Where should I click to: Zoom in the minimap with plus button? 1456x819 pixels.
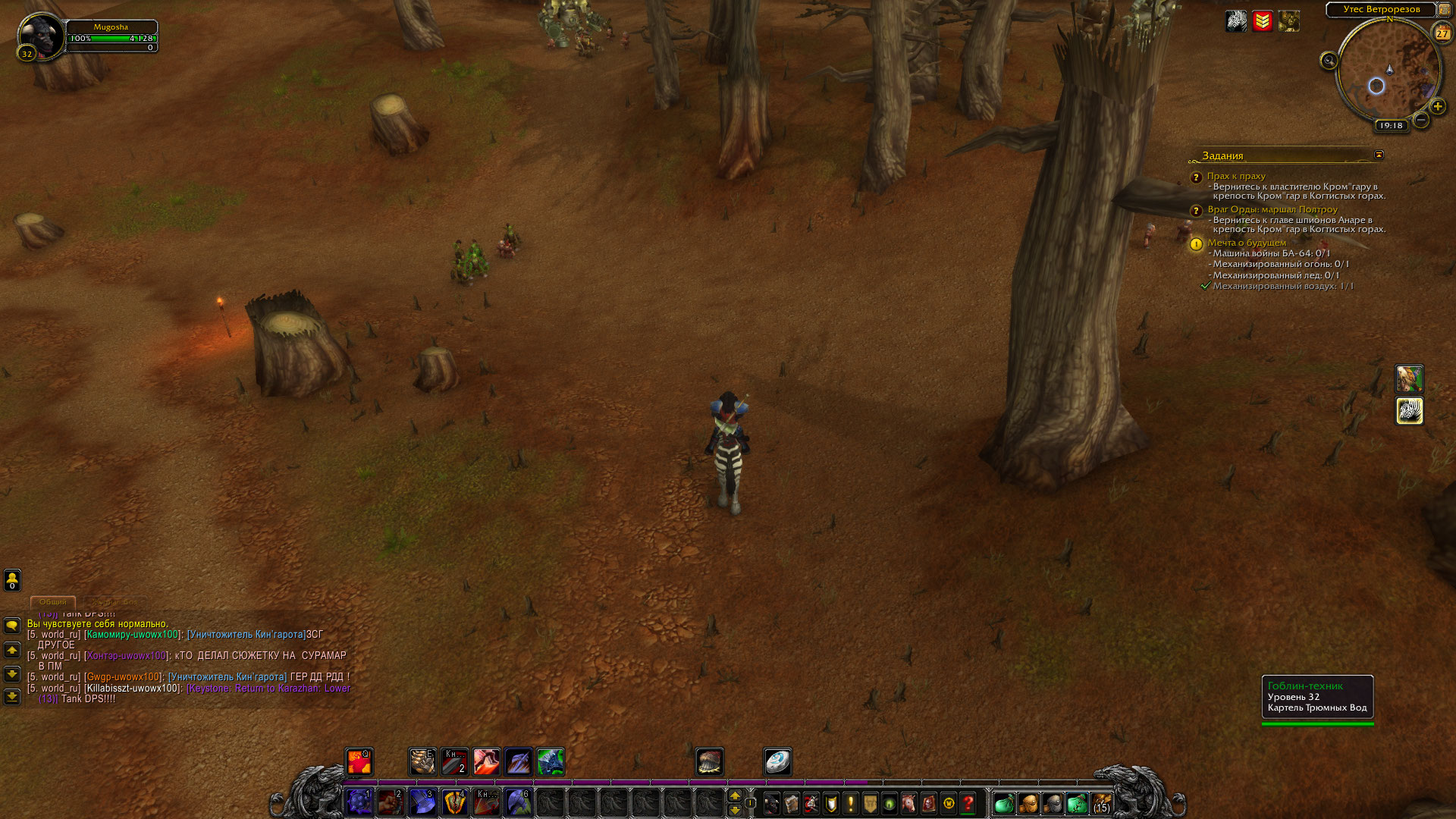pyautogui.click(x=1437, y=107)
